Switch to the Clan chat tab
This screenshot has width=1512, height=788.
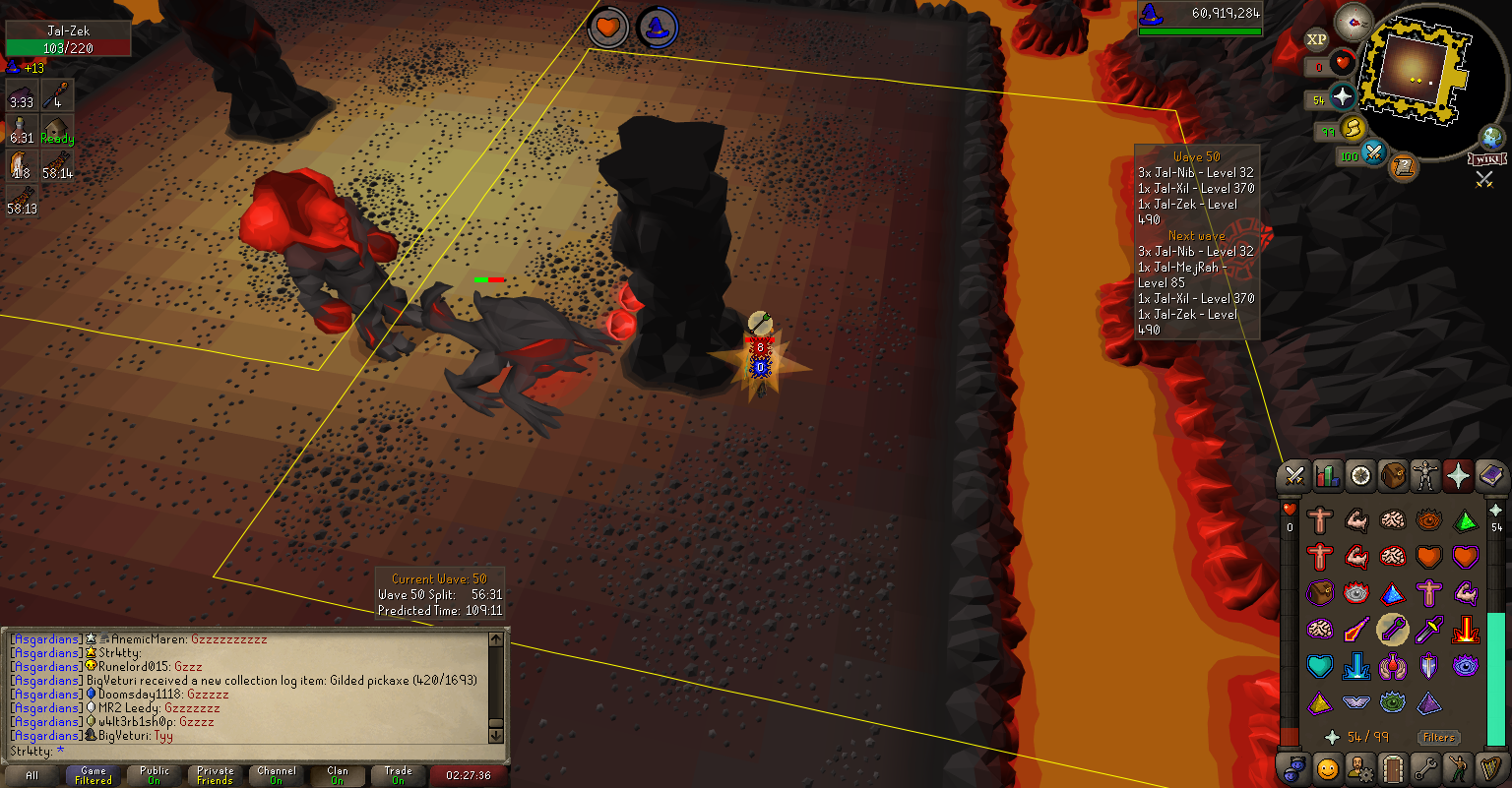click(337, 775)
